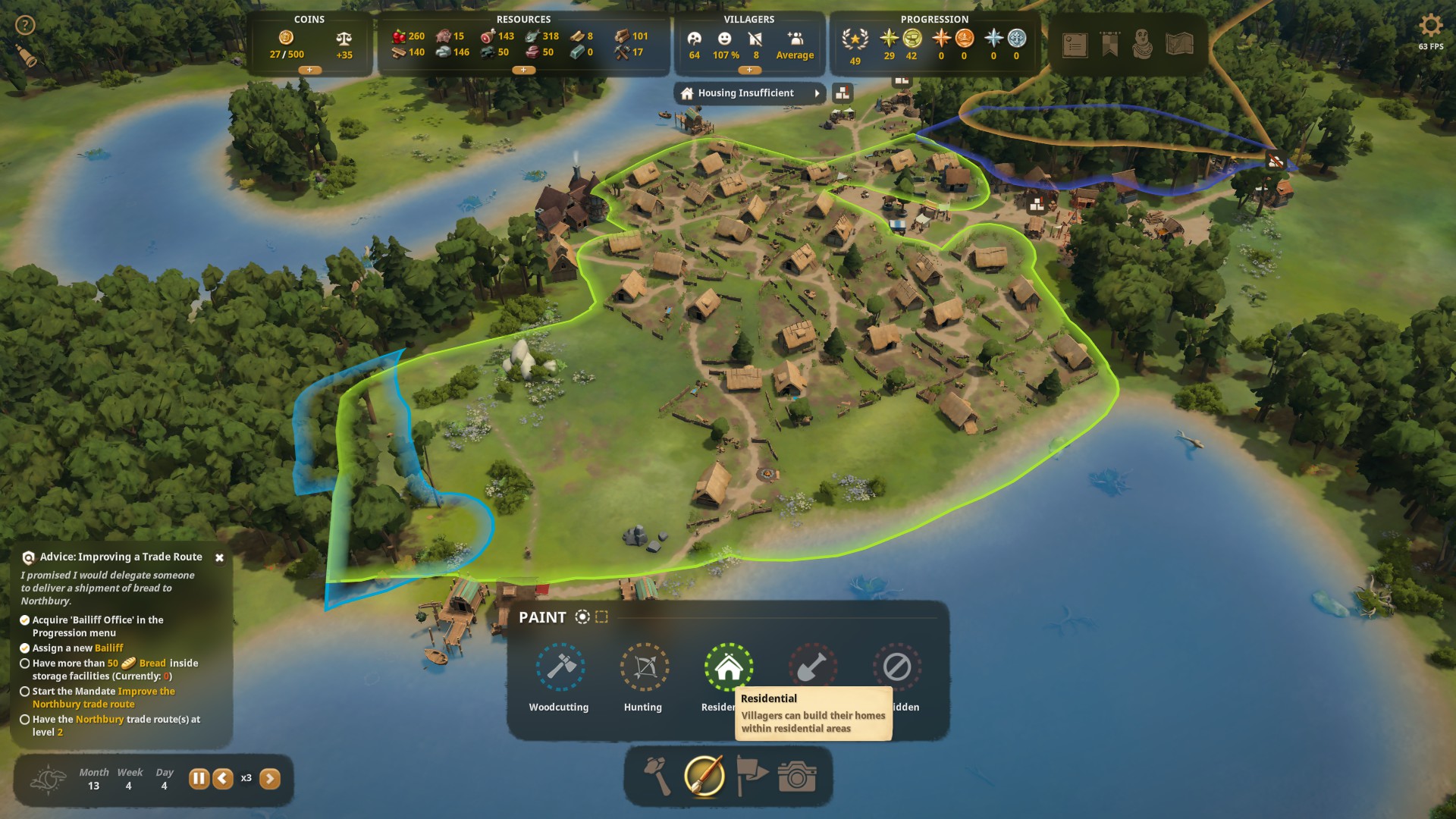Pick the shovel paint zone icon
1456x819 pixels.
(x=812, y=666)
